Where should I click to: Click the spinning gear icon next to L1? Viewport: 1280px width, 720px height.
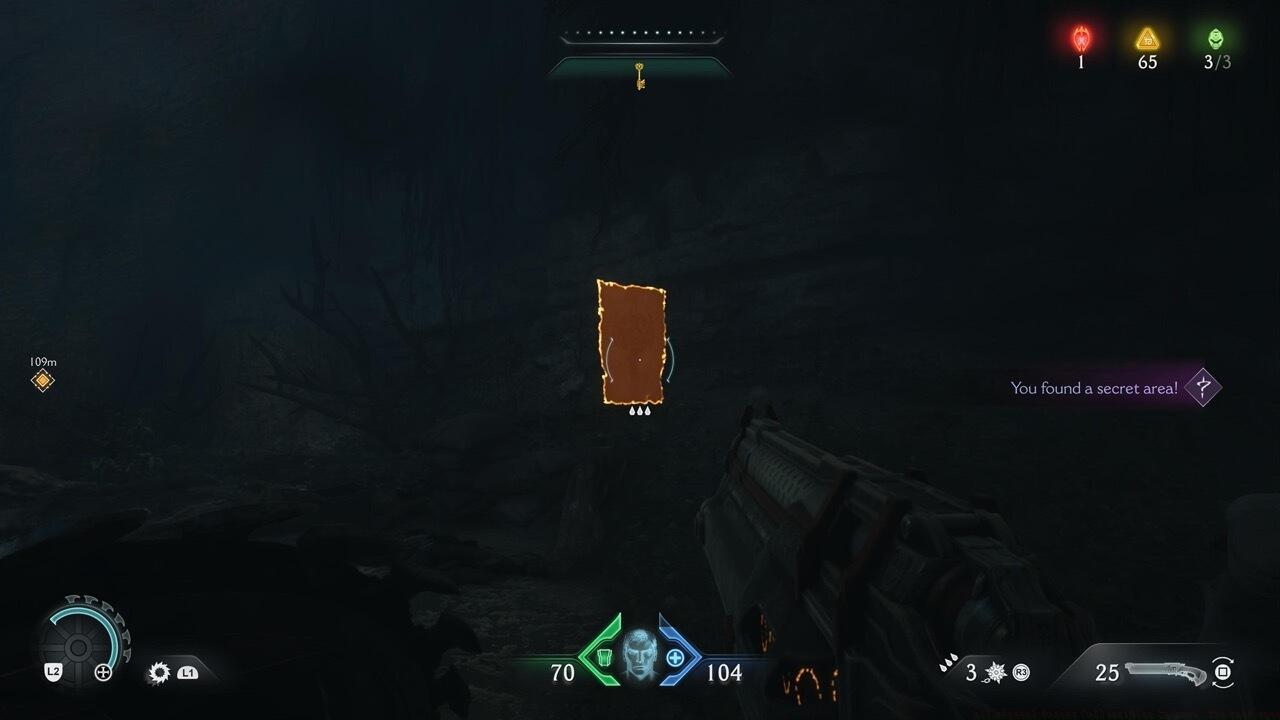pos(159,673)
